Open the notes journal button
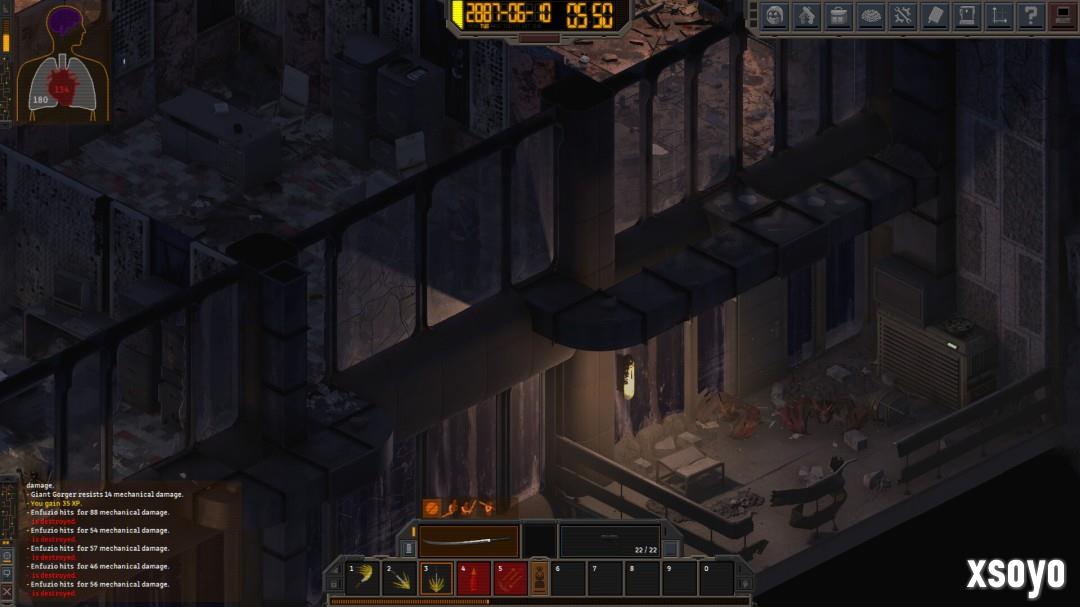1080x607 pixels. click(935, 16)
